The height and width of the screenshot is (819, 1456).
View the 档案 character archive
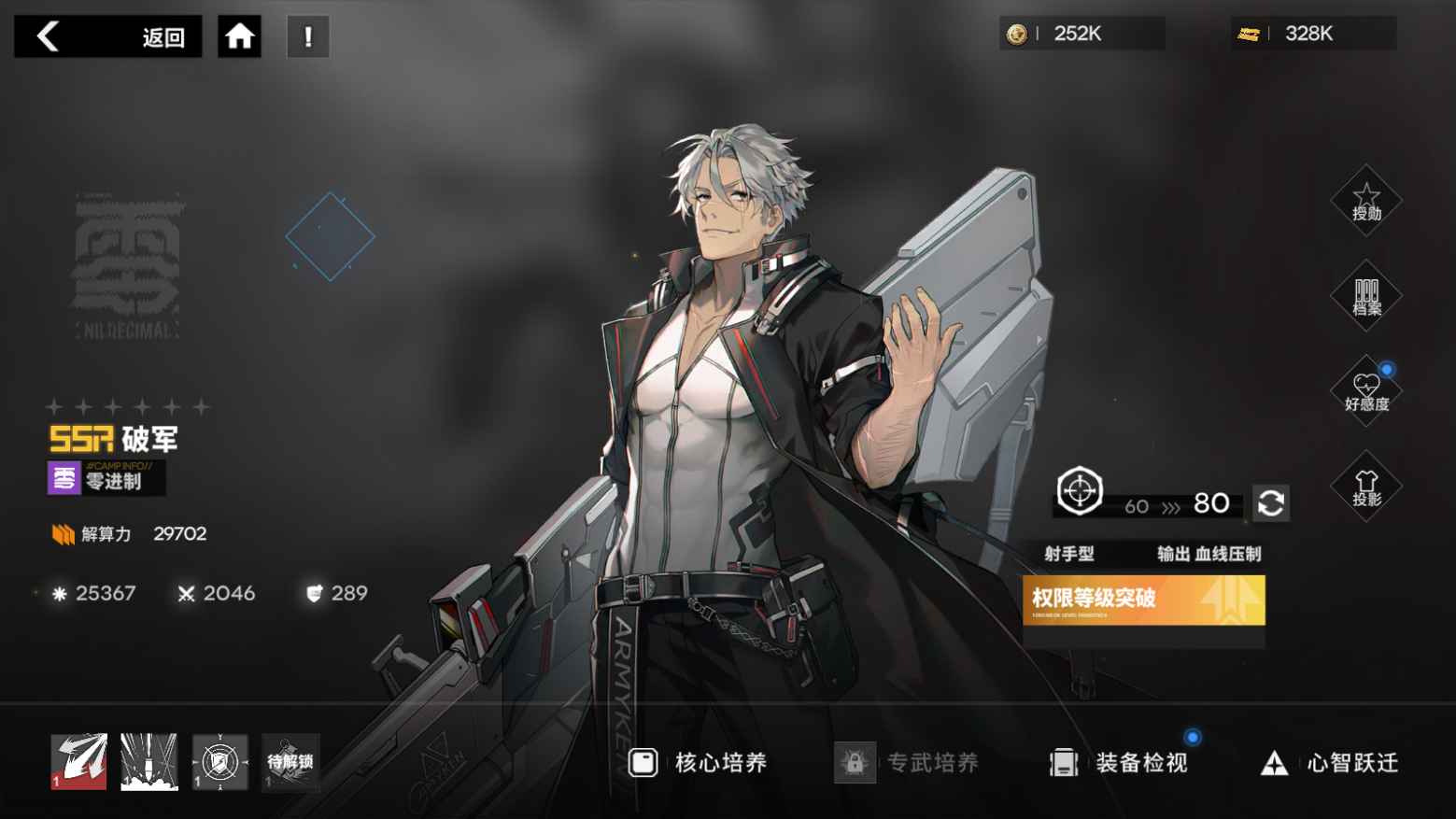click(1365, 296)
